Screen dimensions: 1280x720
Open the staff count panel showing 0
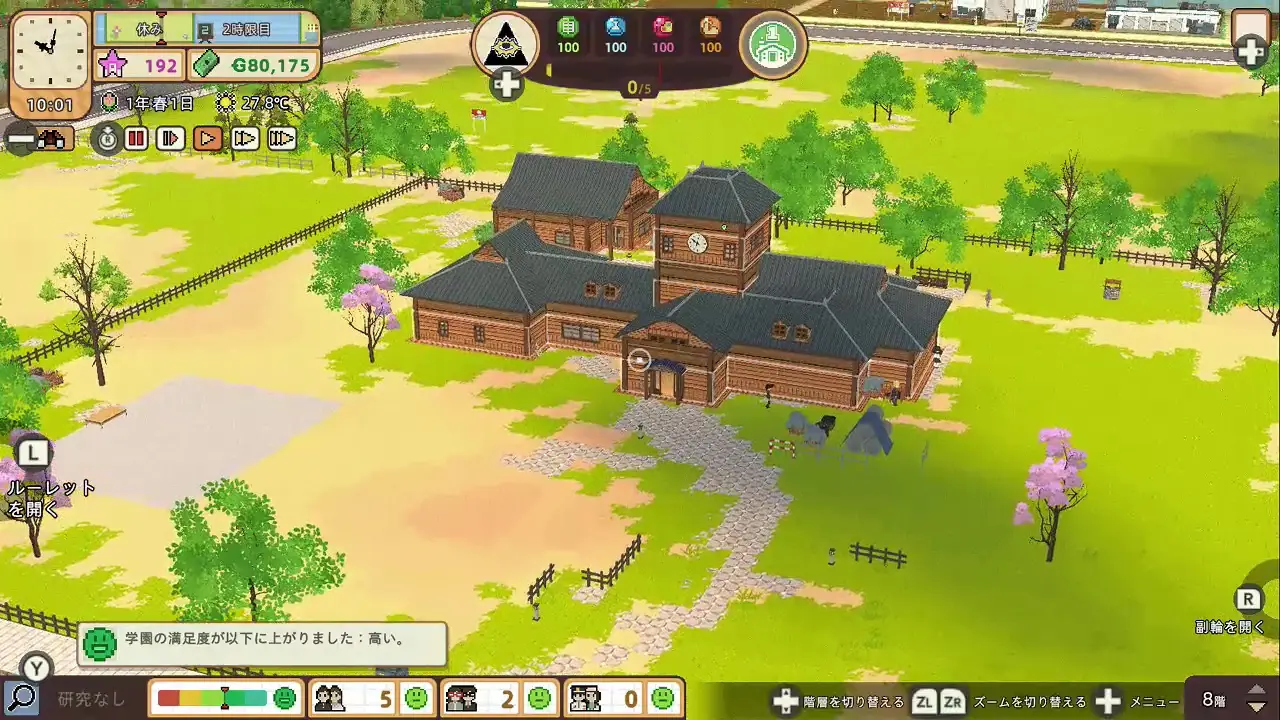tap(622, 698)
